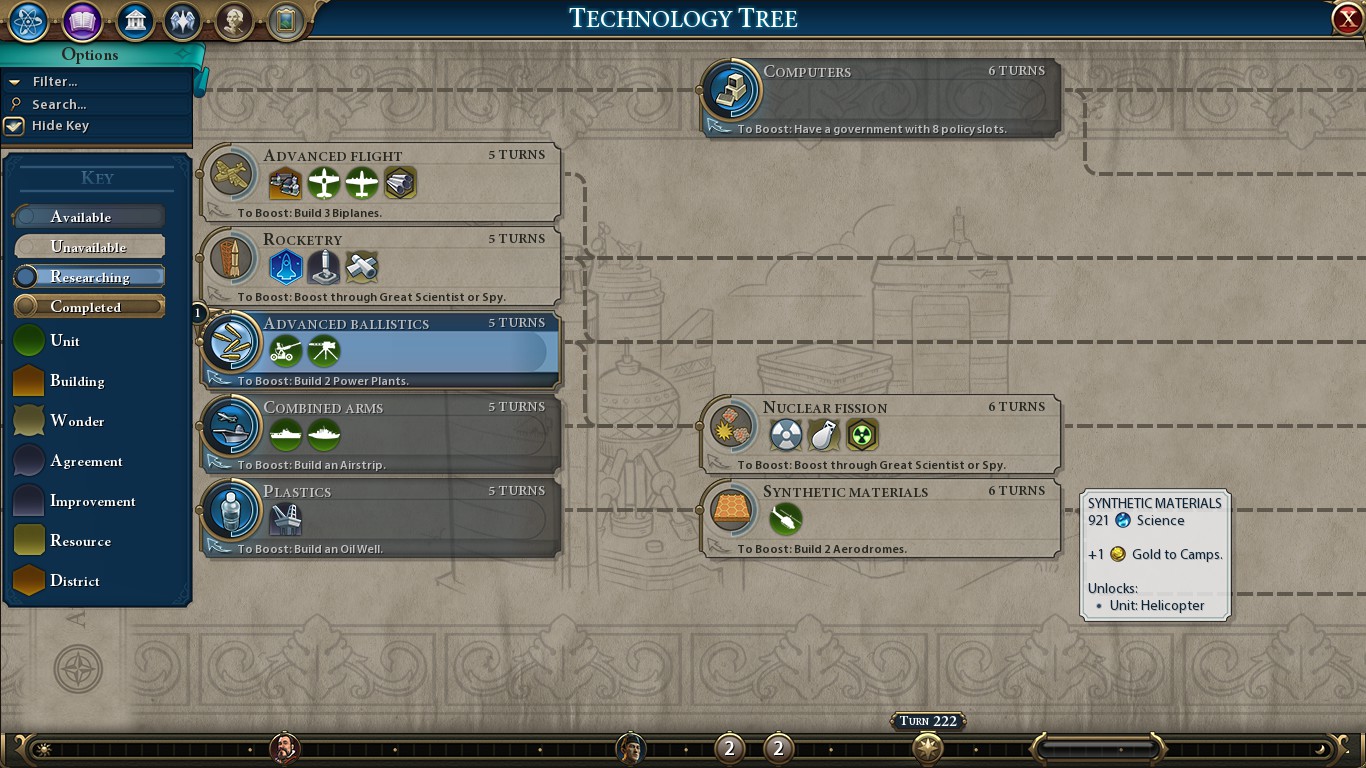Open the Government panel building icon
This screenshot has width=1366, height=768.
click(x=133, y=20)
